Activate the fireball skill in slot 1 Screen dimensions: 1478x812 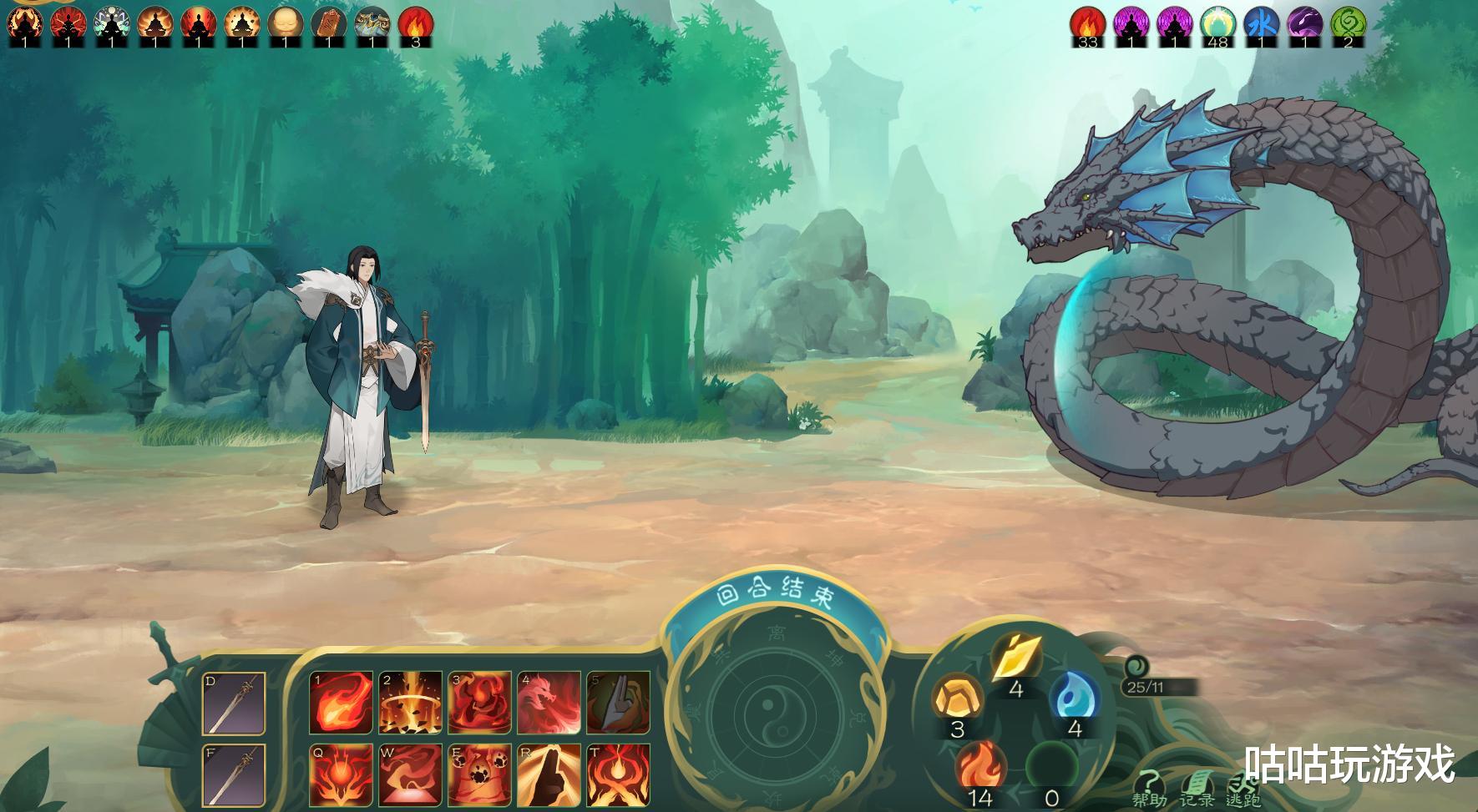click(x=341, y=703)
